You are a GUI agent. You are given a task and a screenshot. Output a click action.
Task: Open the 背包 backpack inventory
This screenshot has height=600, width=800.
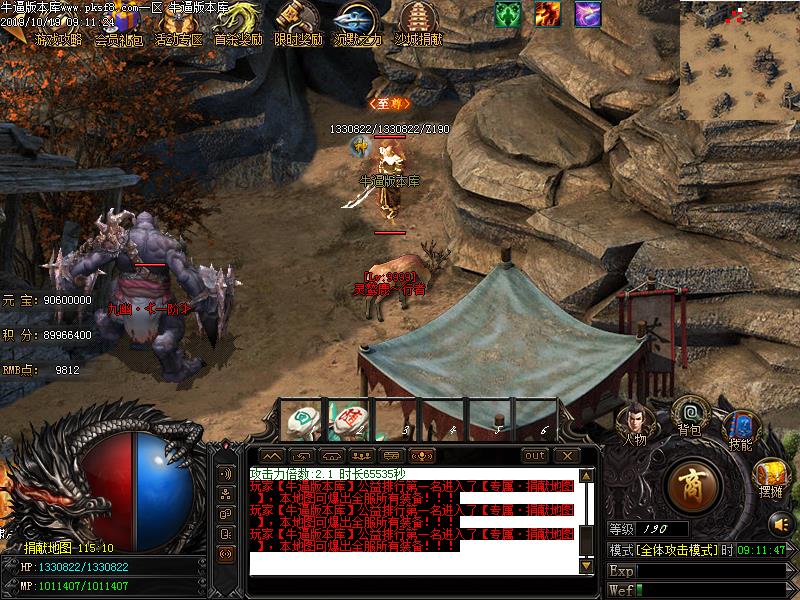tap(689, 415)
